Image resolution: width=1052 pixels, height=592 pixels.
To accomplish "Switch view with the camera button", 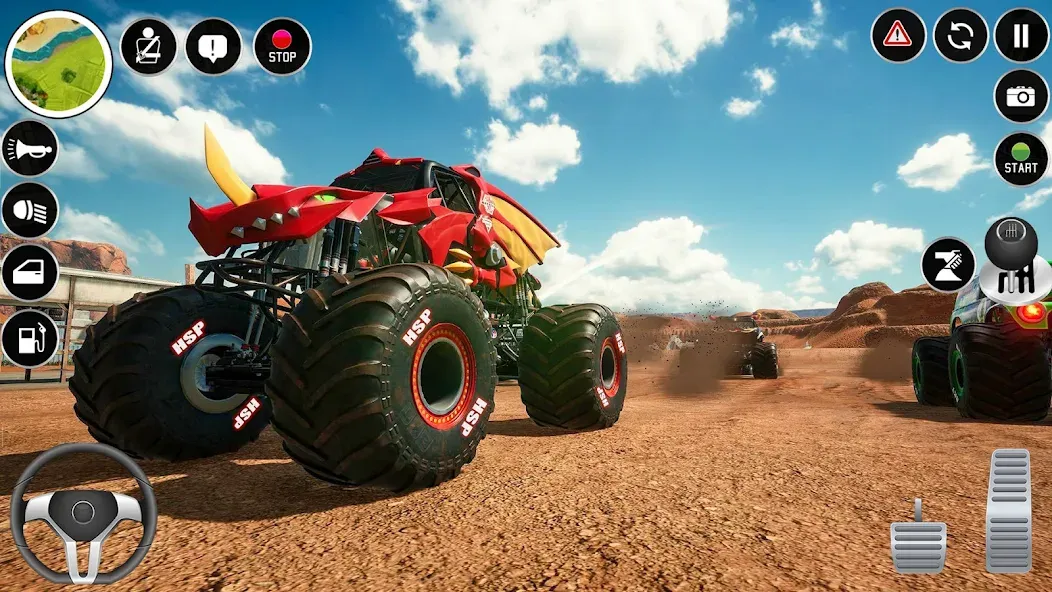I will point(1021,96).
